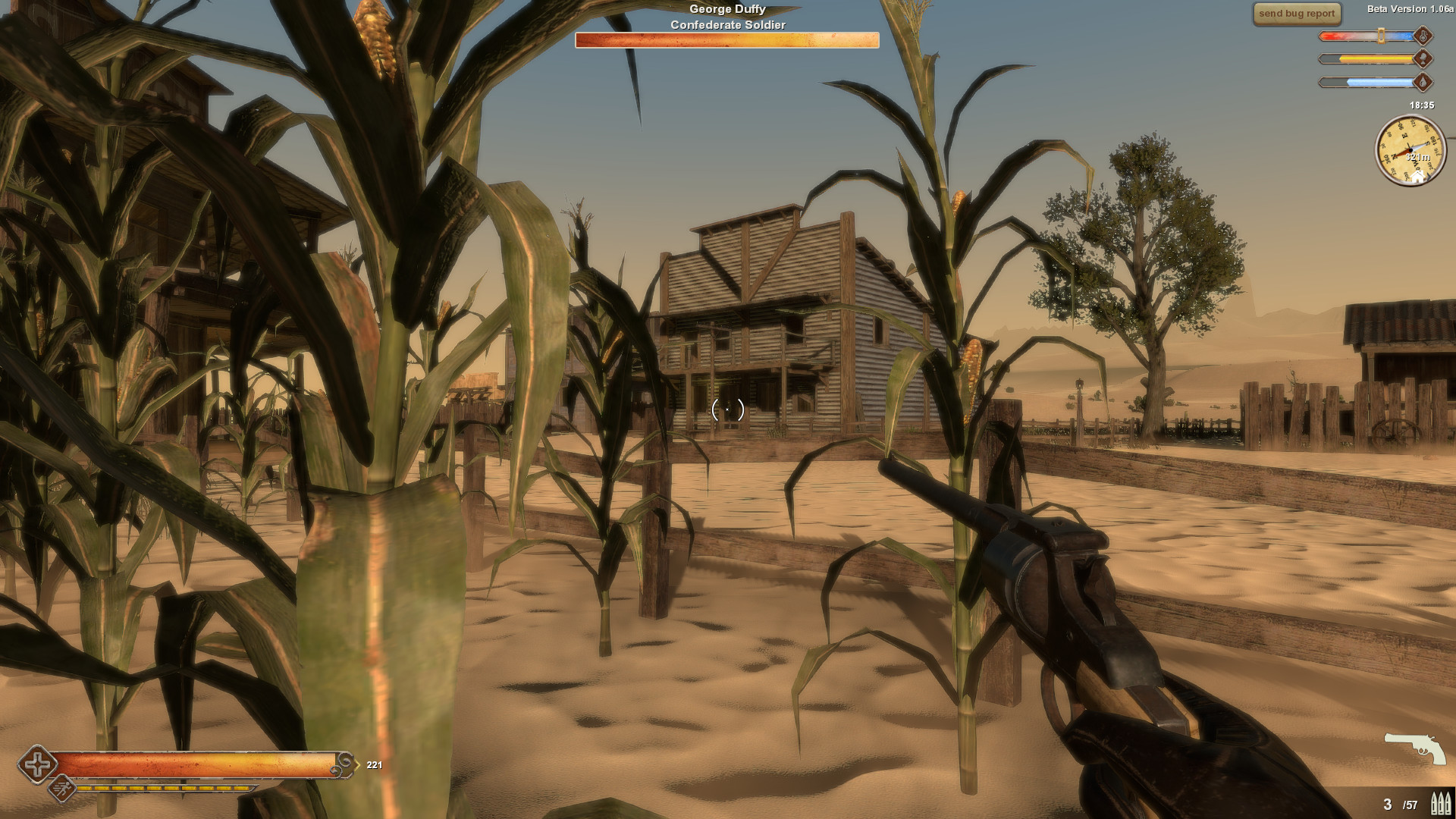1456x819 pixels.
Task: Click the temperature gauge marker
Action: point(1381,35)
